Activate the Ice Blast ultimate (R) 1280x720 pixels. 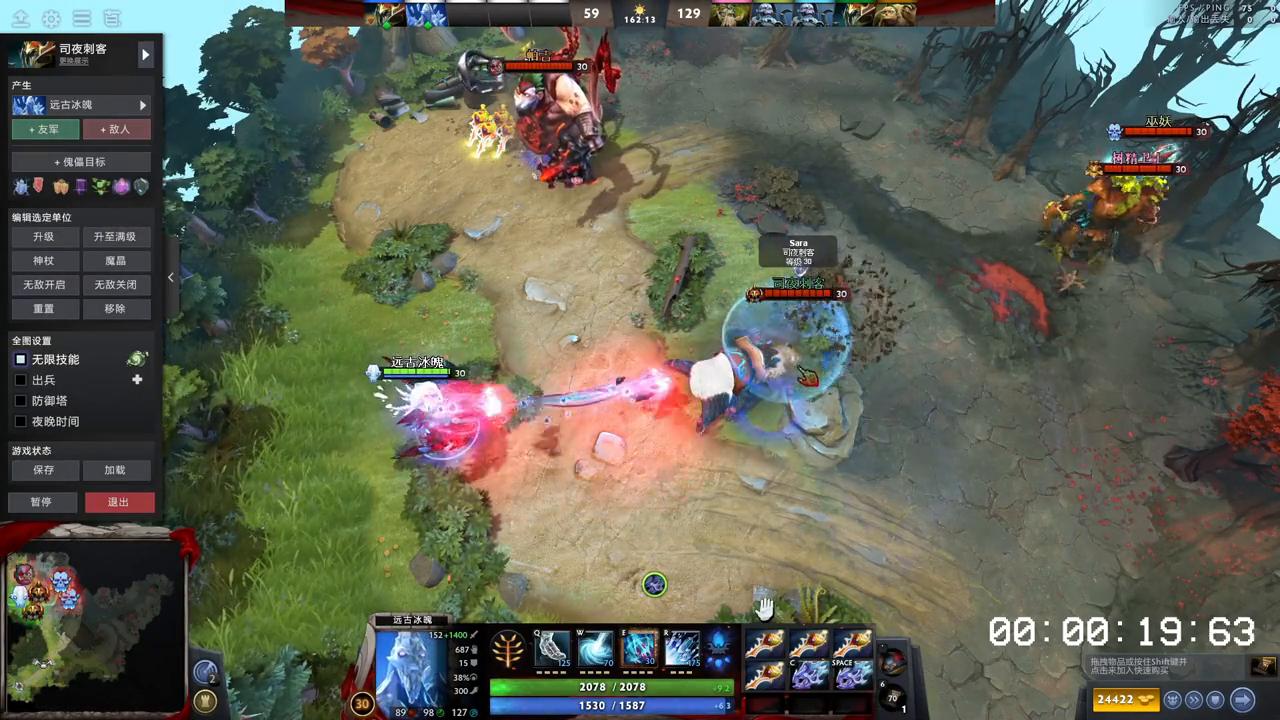[683, 650]
